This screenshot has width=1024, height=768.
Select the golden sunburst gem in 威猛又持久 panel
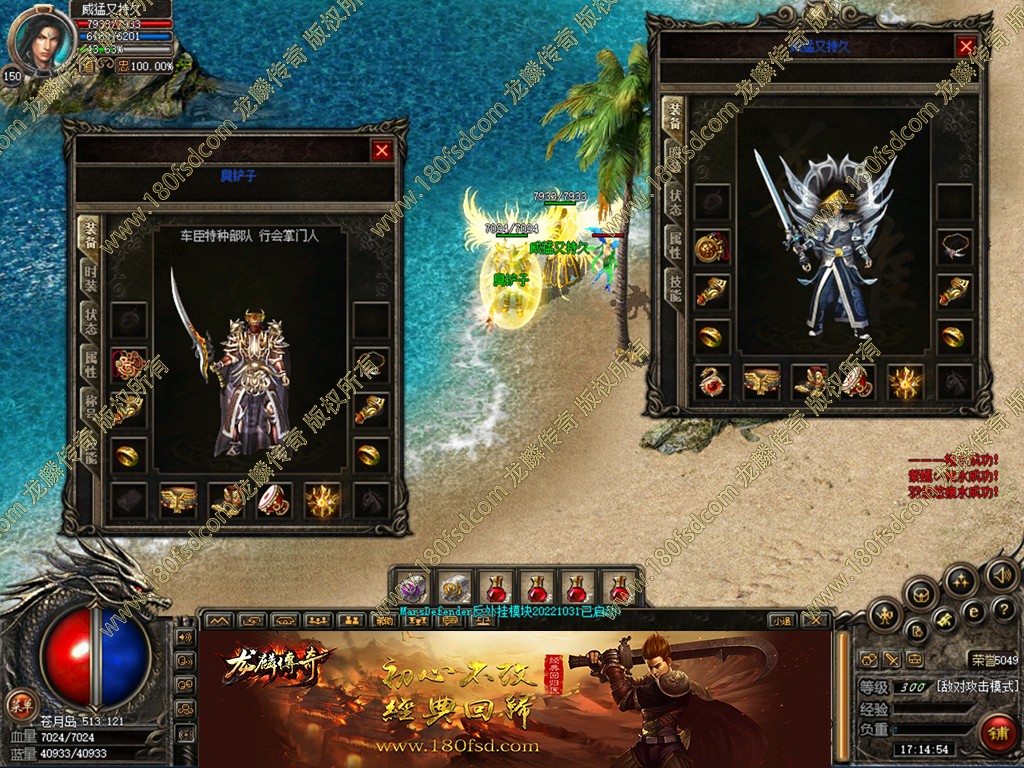(x=906, y=382)
